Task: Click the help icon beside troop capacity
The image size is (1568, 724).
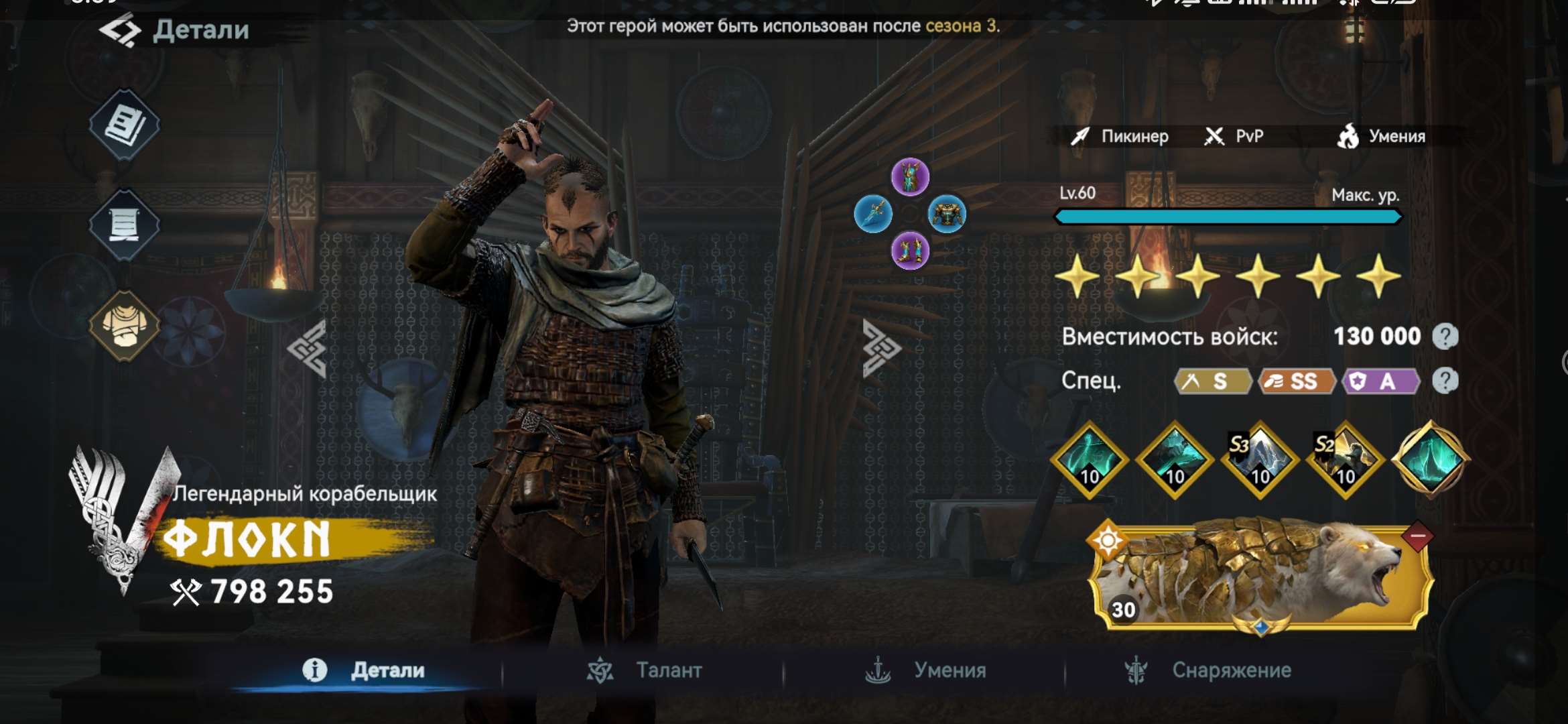Action: tap(1445, 337)
